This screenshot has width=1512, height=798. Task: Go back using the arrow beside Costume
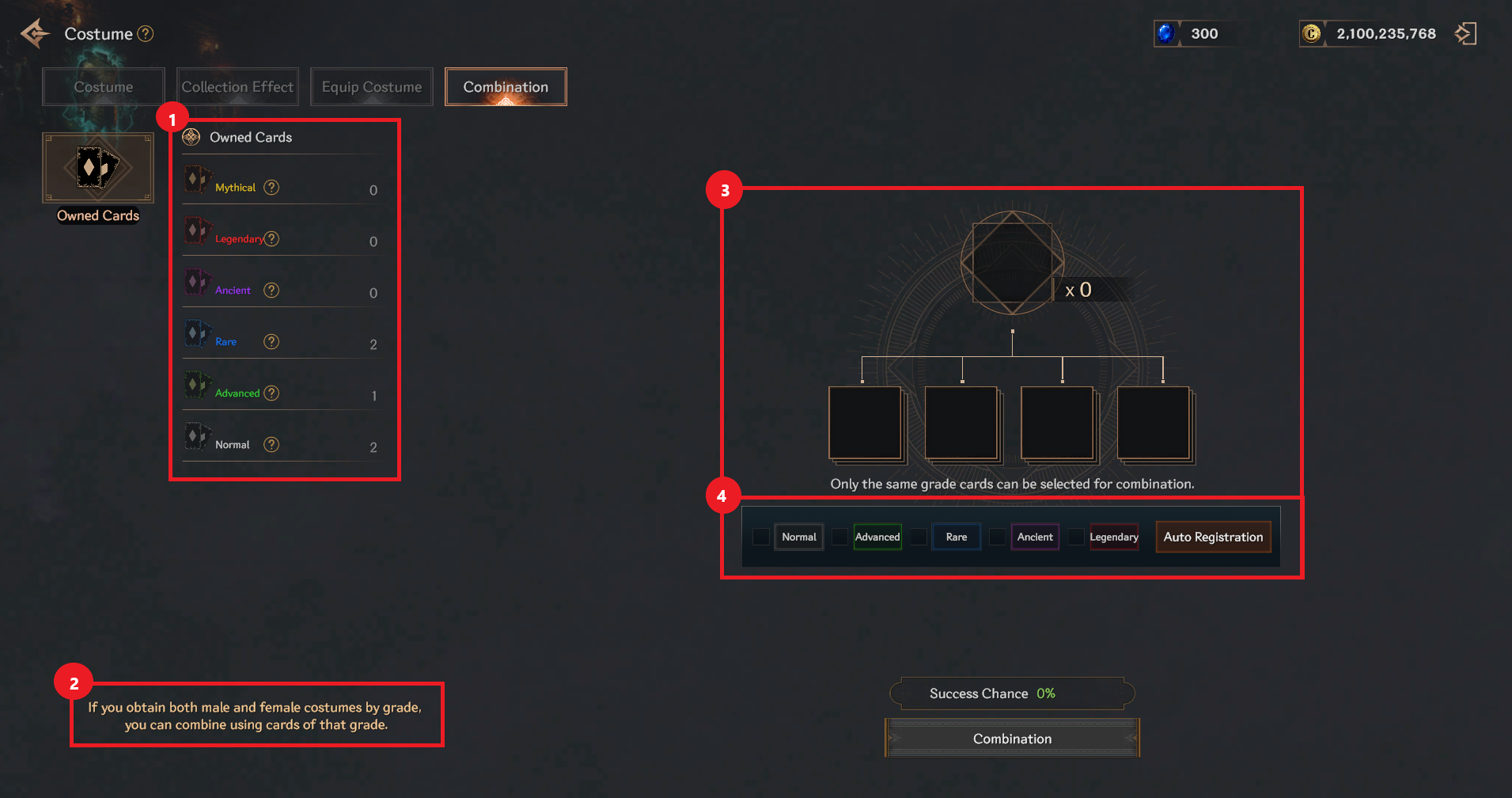(35, 34)
